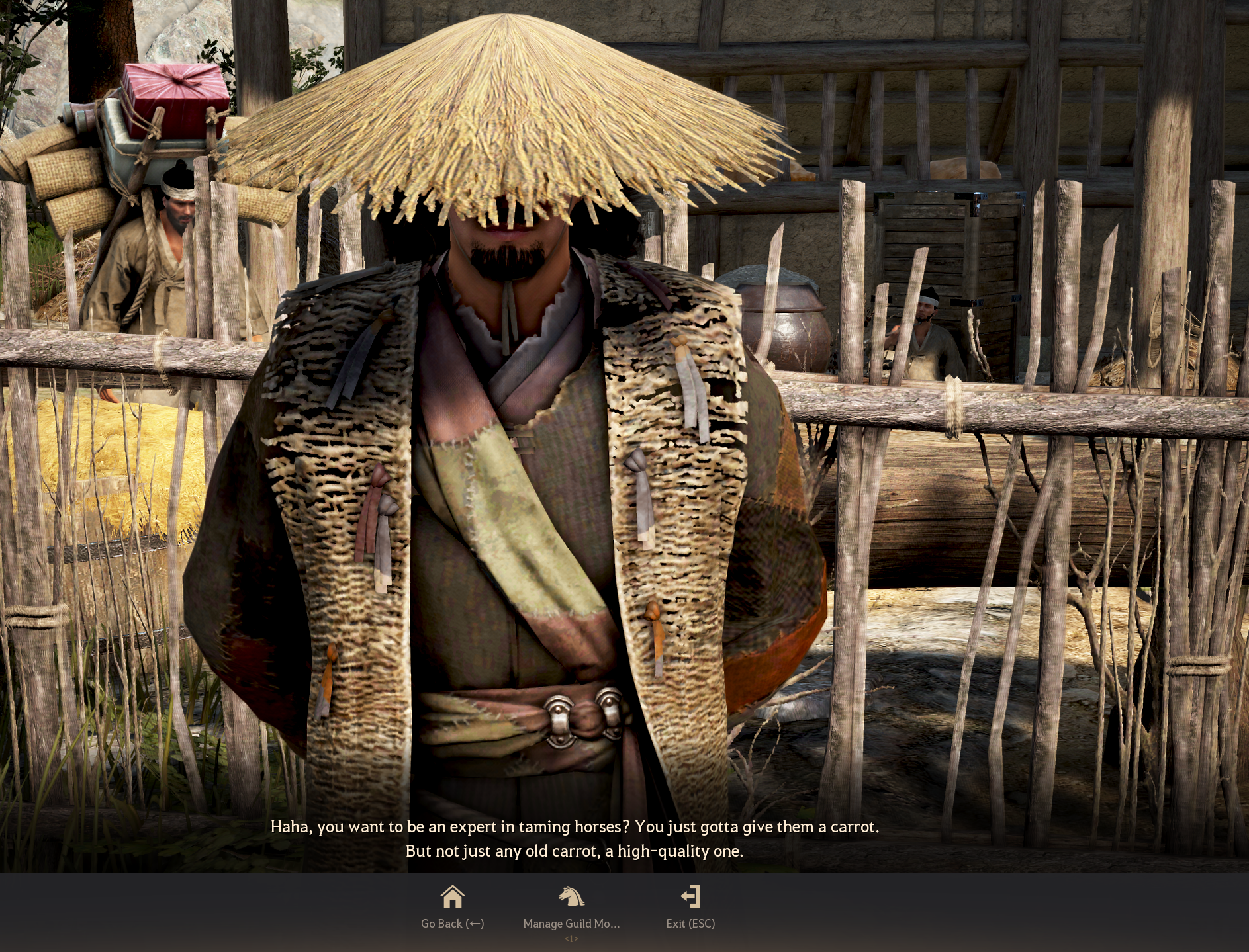This screenshot has height=952, width=1249.
Task: Open Manage Guild Mount option
Action: pos(571,906)
